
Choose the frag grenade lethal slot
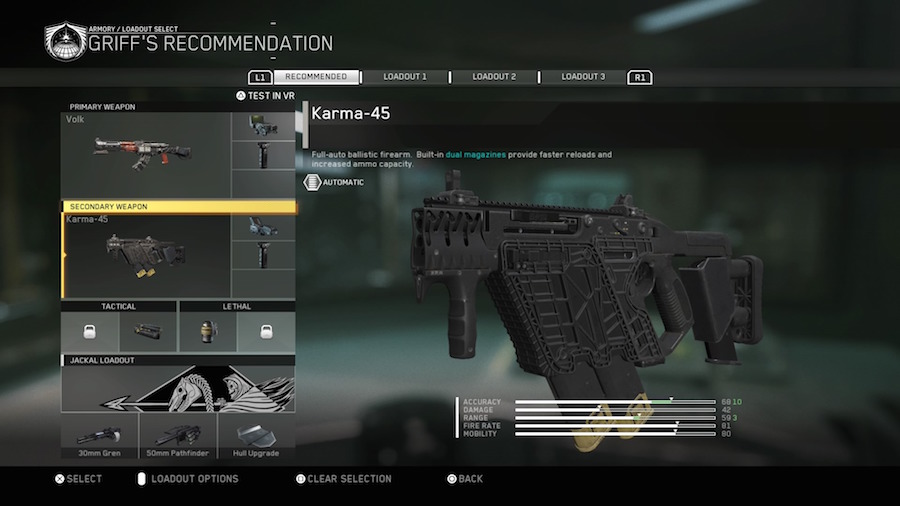pos(208,331)
